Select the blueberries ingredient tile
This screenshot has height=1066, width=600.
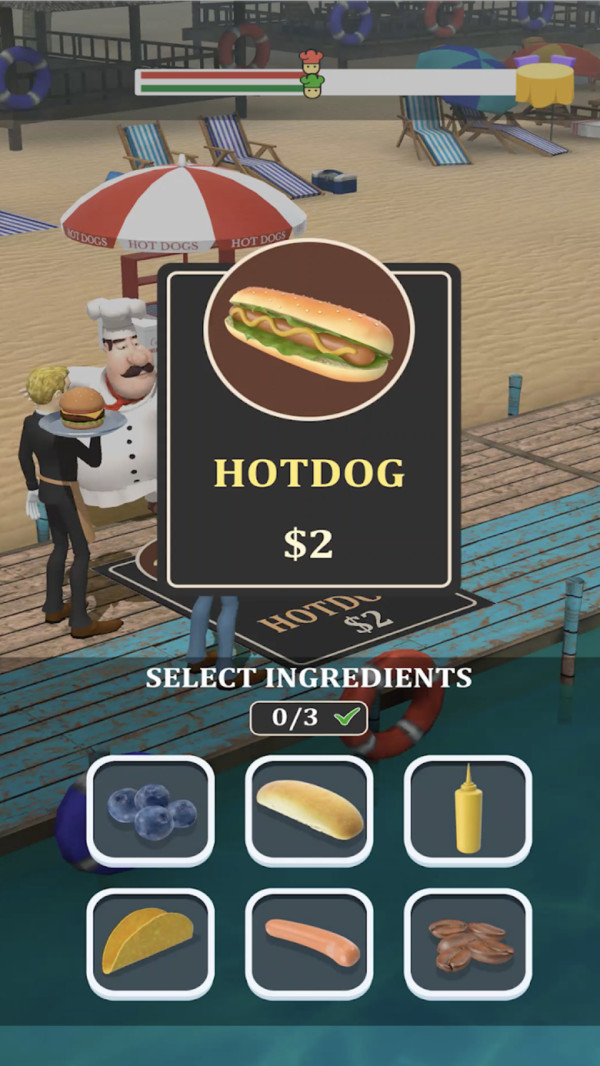tap(150, 810)
